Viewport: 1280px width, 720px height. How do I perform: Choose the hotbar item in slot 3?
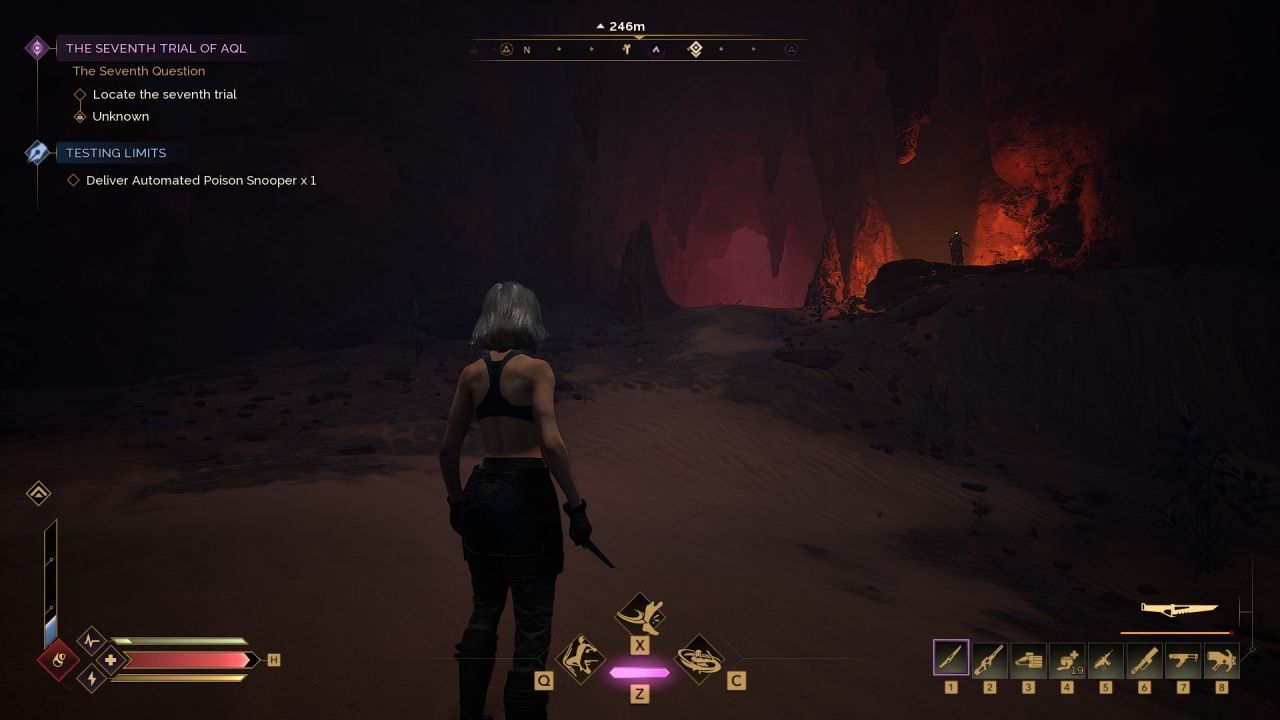click(x=1028, y=659)
